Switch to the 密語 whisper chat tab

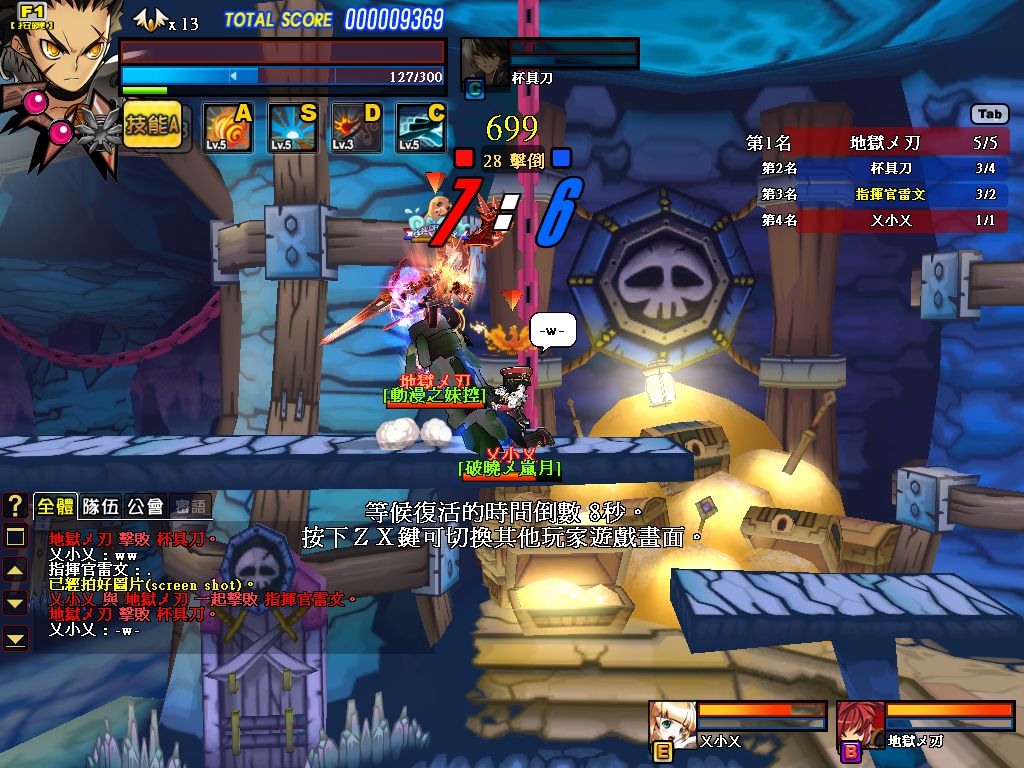(190, 506)
